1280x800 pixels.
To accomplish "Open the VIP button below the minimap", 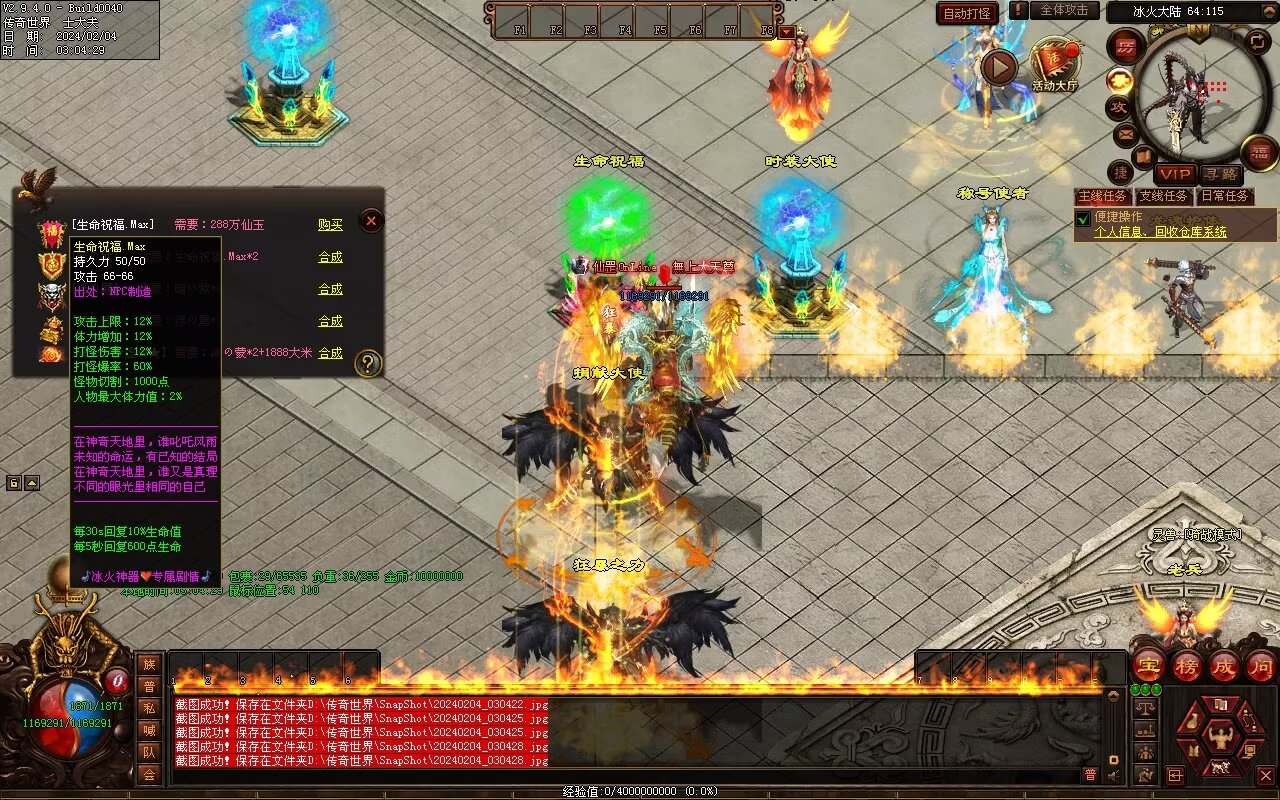I will pyautogui.click(x=1175, y=174).
